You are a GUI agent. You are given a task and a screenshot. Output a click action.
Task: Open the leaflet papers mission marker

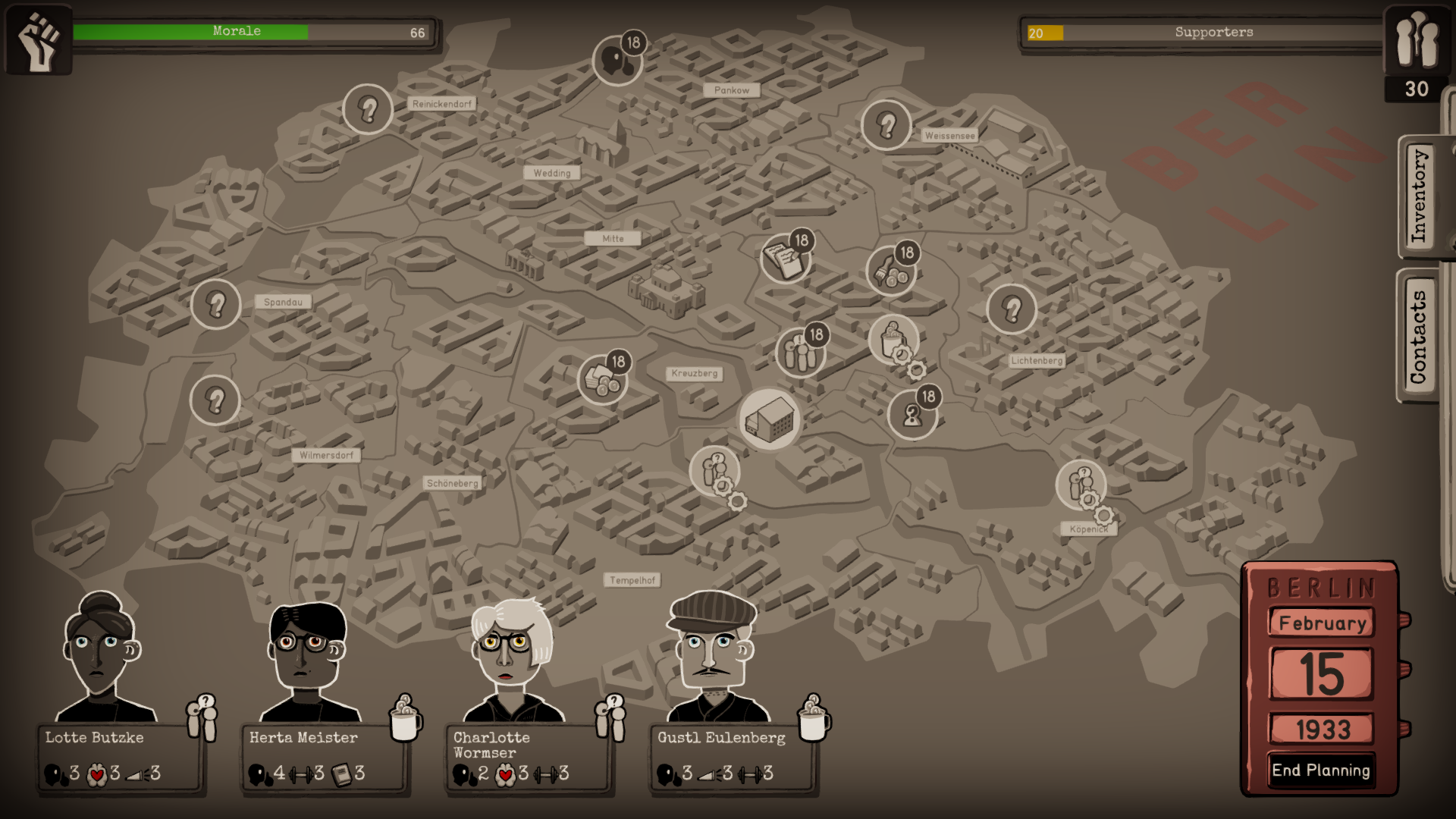[785, 259]
